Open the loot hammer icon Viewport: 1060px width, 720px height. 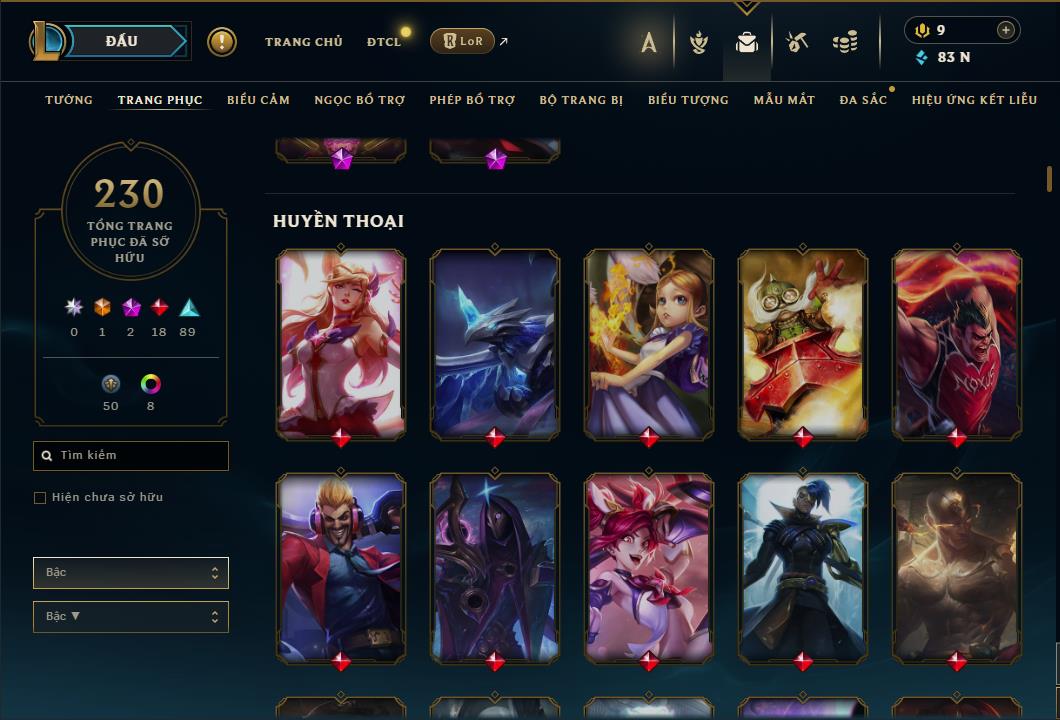797,42
